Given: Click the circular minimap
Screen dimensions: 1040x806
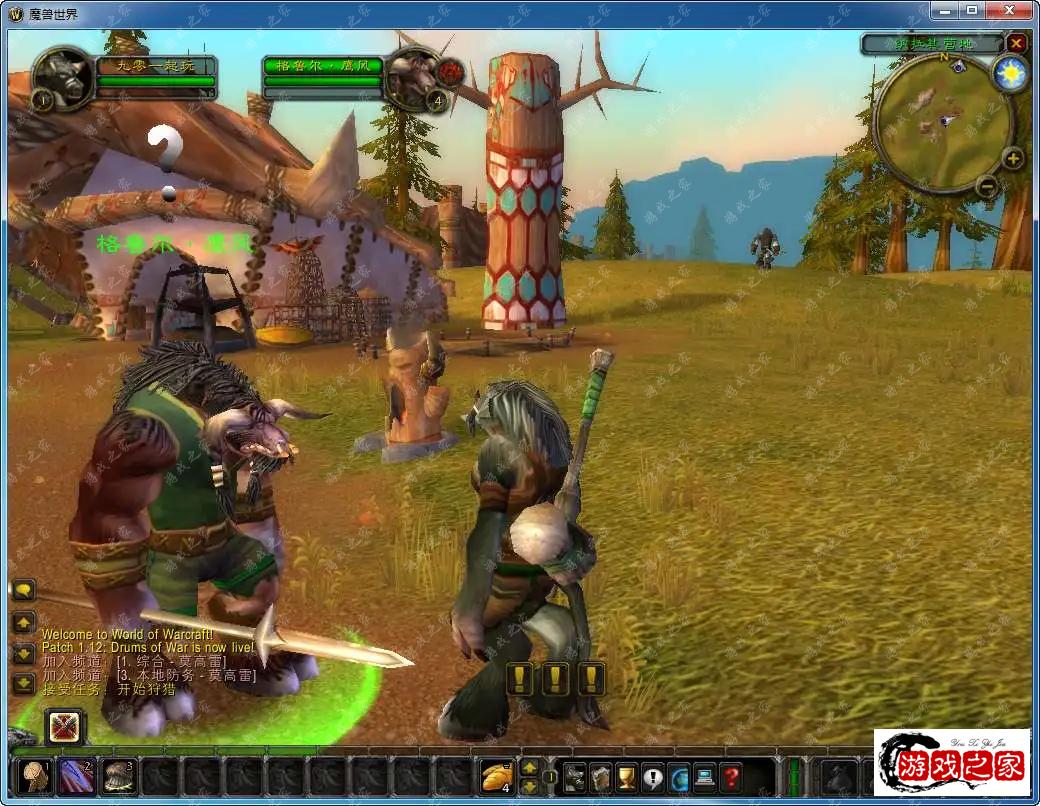Looking at the screenshot, I should tap(941, 120).
